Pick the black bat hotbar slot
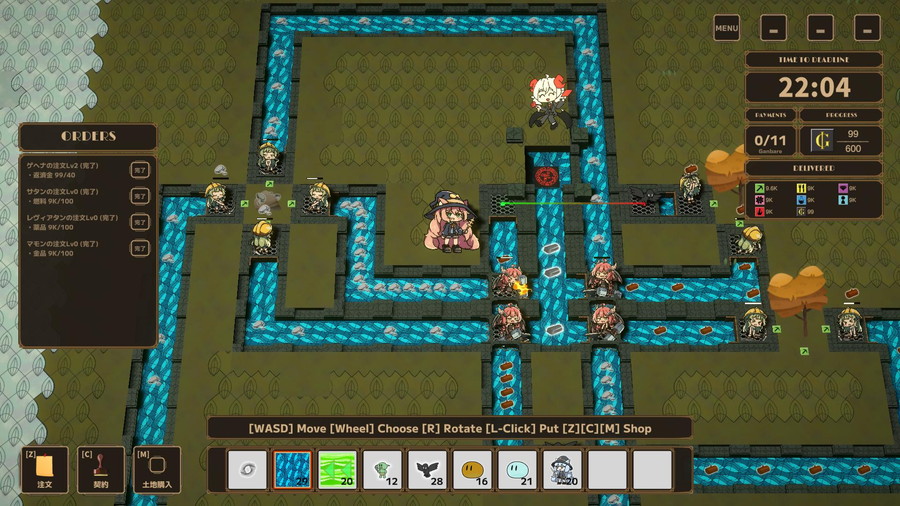Viewport: 900px width, 506px height. click(x=427, y=469)
